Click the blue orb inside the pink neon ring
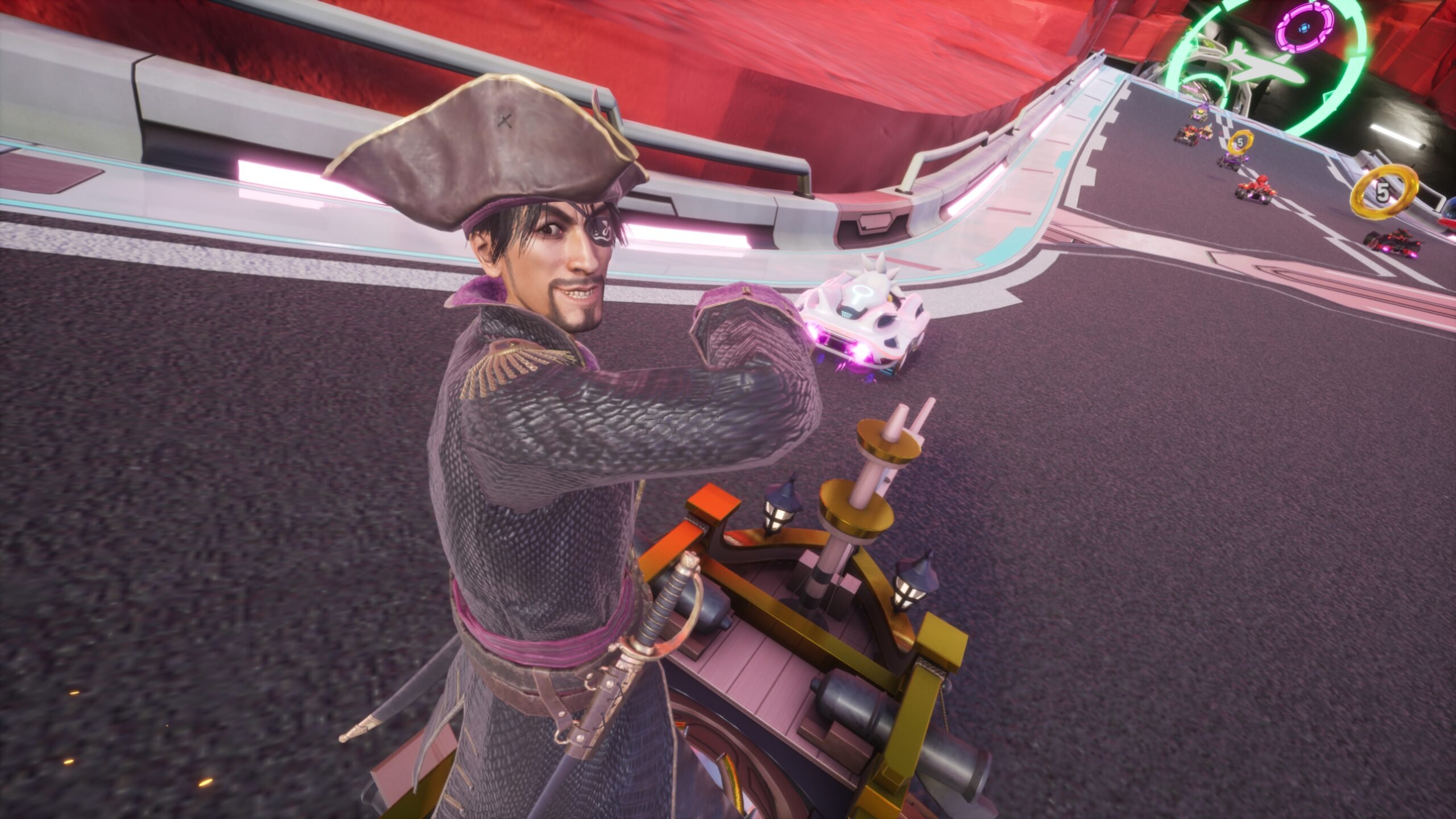Viewport: 1456px width, 819px height. (x=1304, y=28)
